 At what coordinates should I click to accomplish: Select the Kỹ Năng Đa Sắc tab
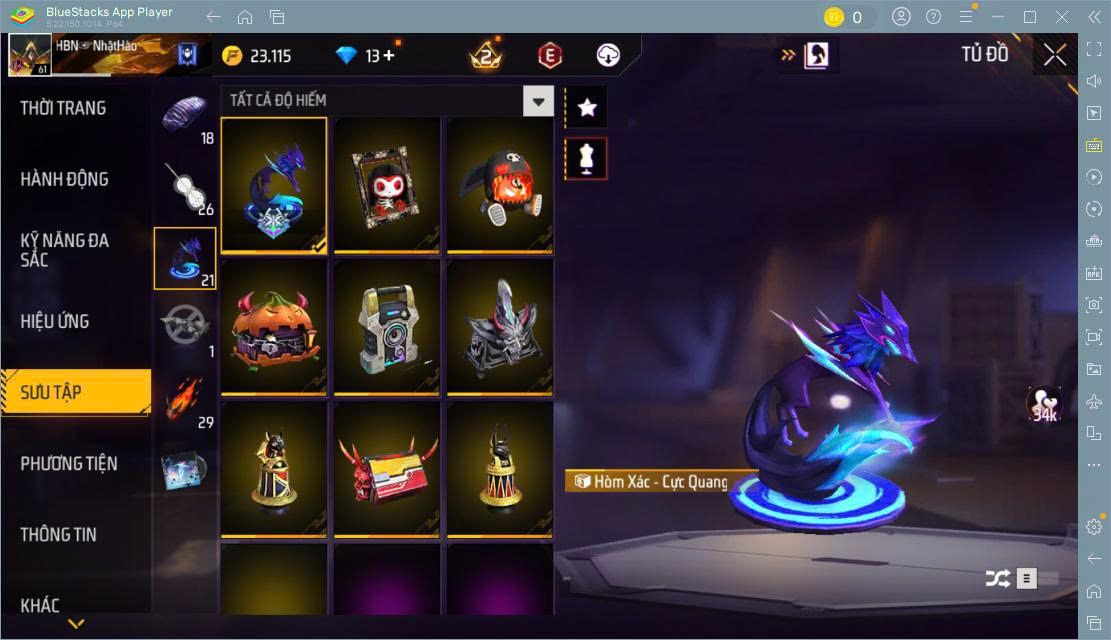(x=65, y=250)
